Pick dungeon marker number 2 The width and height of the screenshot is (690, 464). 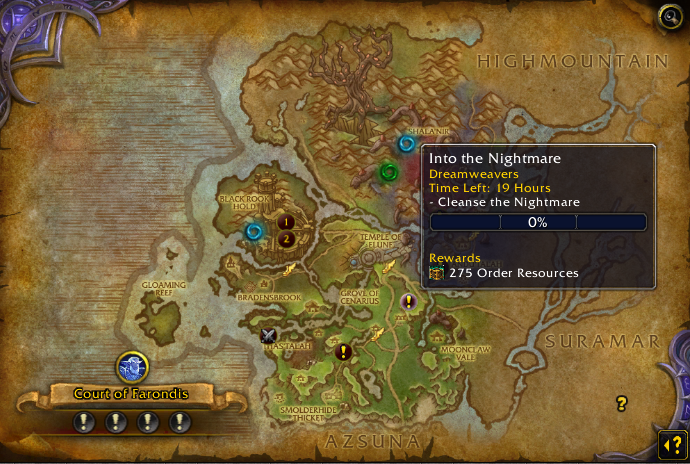point(286,239)
